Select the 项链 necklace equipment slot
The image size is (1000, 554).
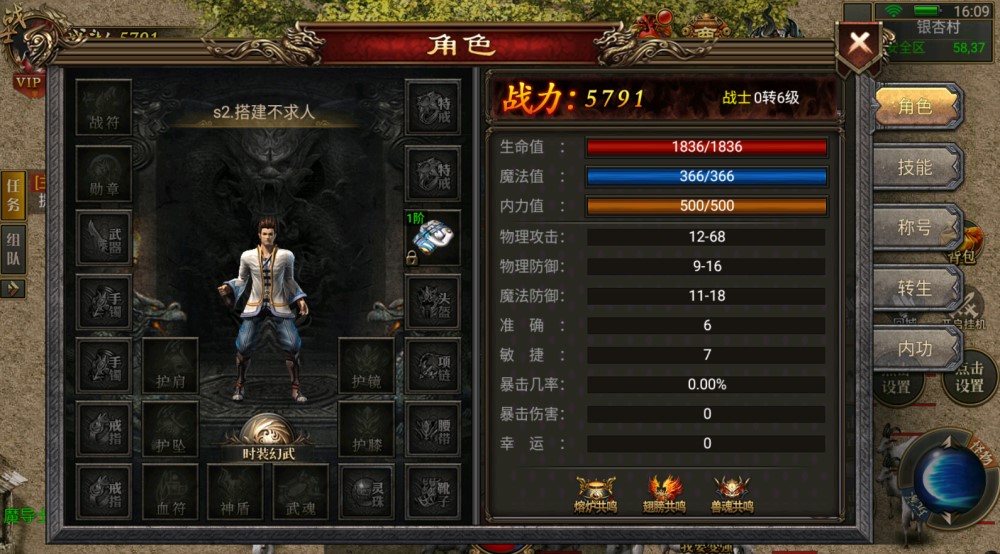[x=432, y=366]
